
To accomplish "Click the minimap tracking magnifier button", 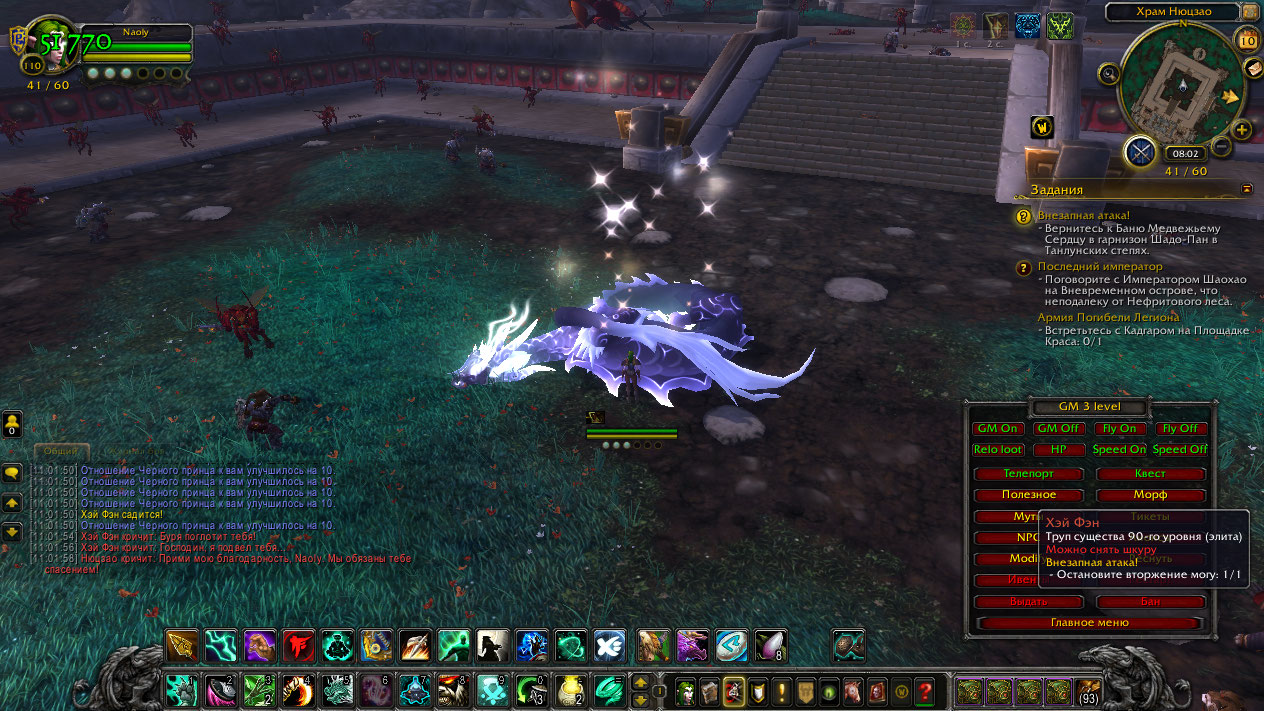I will pos(1108,73).
